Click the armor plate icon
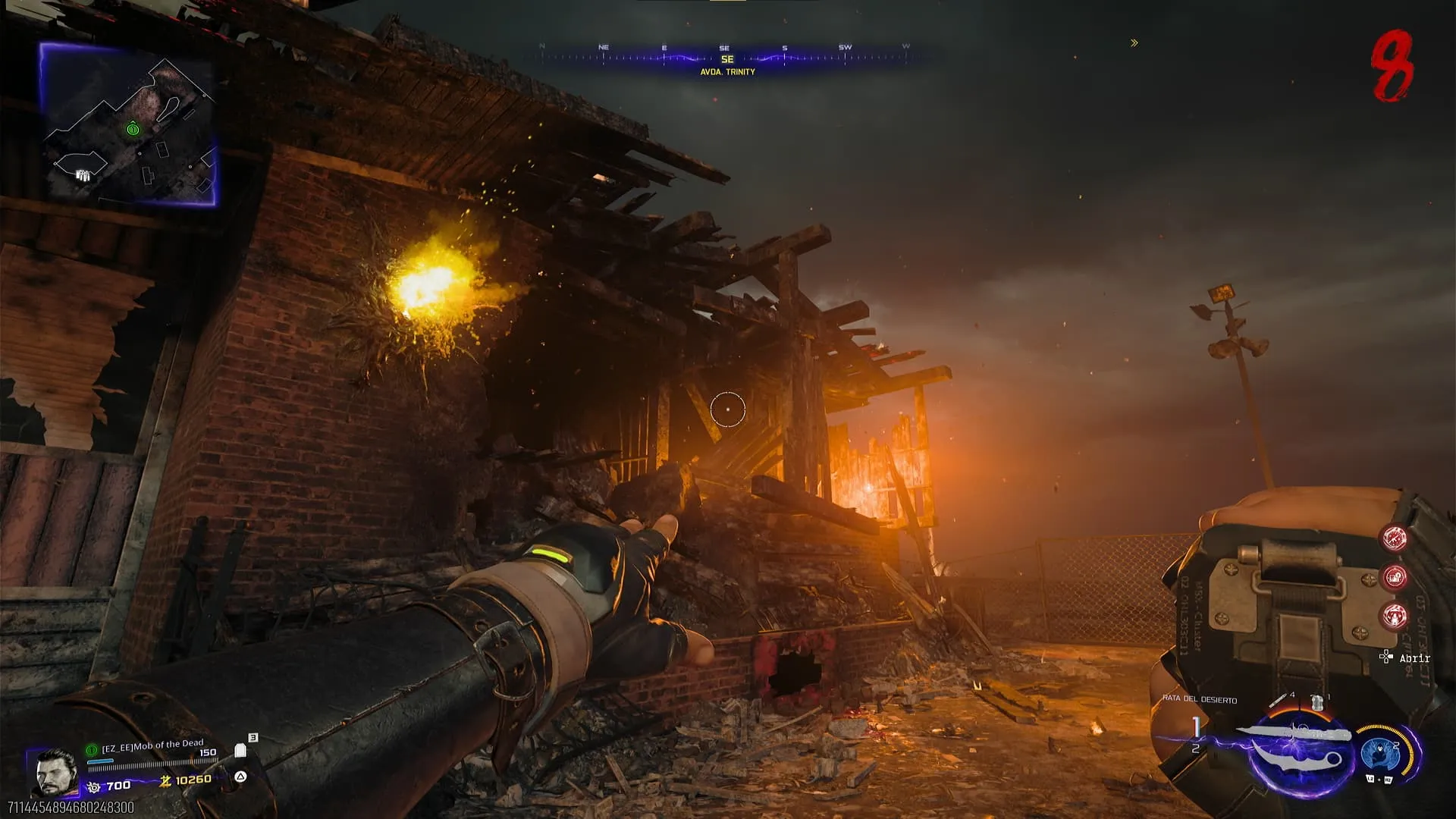The image size is (1456, 819). 240,751
